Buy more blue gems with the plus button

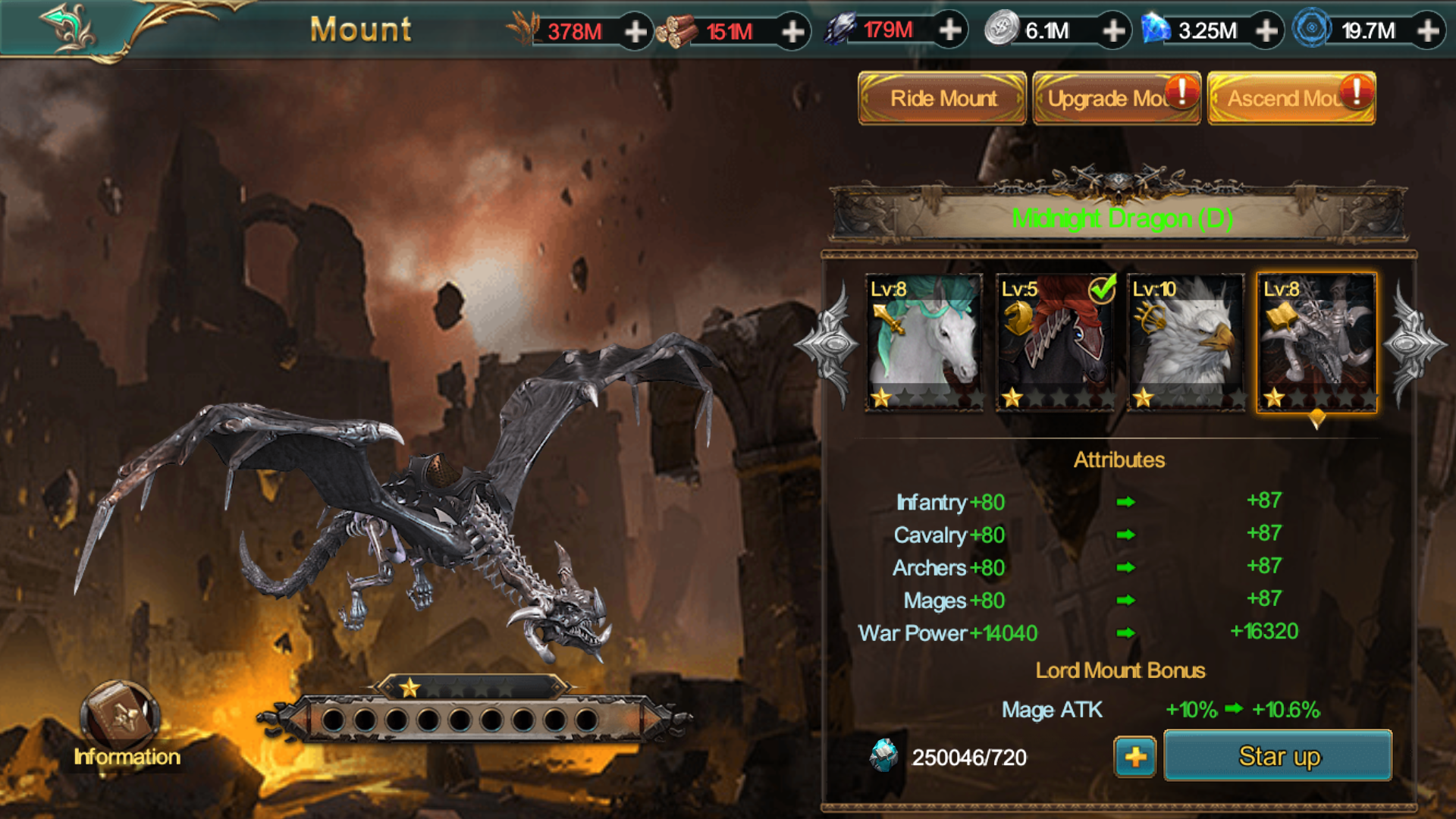[1266, 31]
